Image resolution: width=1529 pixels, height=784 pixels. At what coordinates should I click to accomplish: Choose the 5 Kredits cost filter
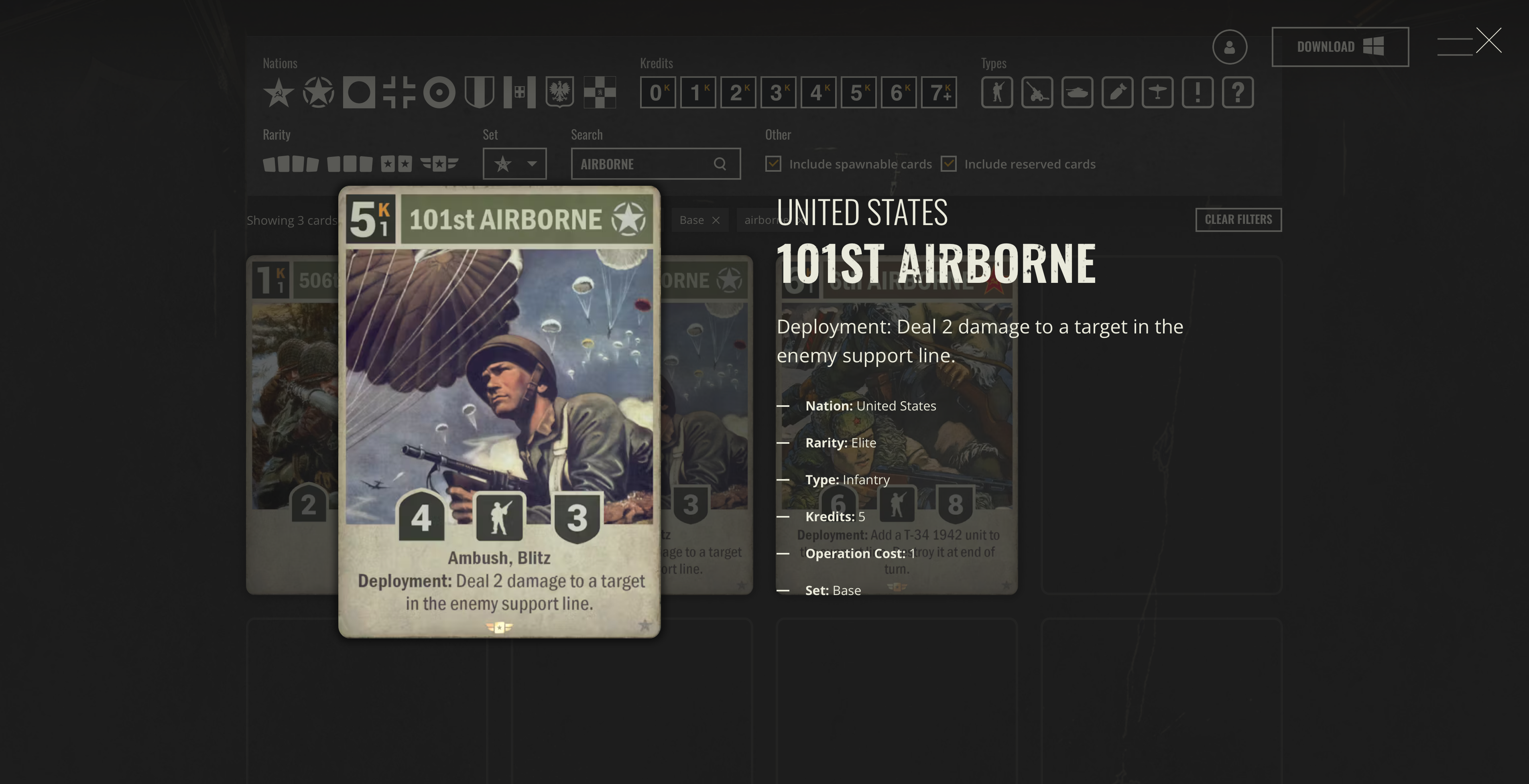click(x=858, y=93)
